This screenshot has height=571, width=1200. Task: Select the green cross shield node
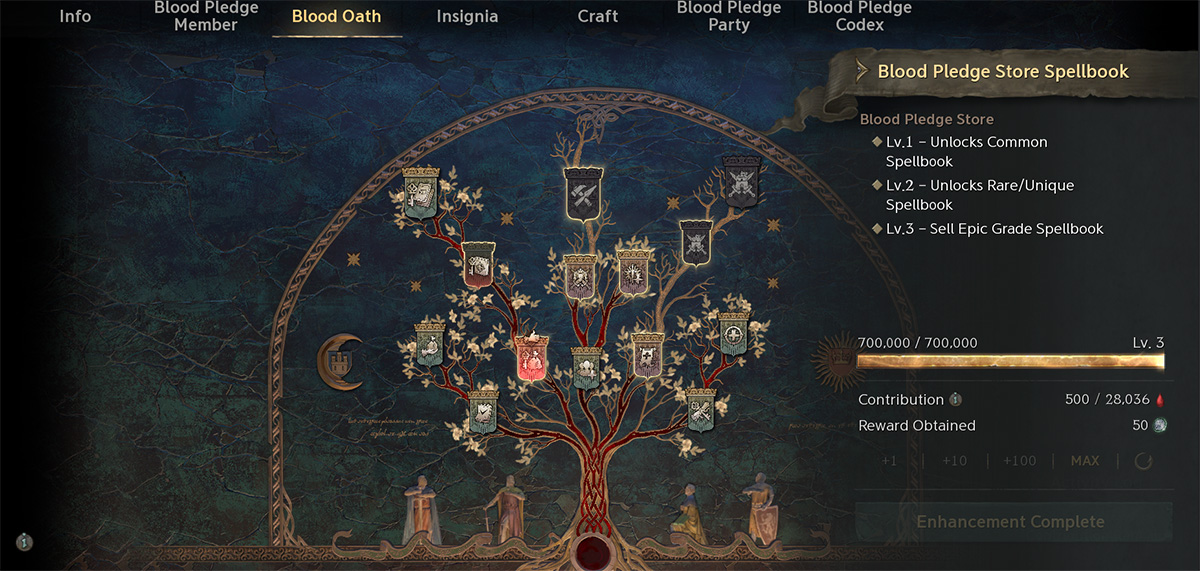point(734,334)
